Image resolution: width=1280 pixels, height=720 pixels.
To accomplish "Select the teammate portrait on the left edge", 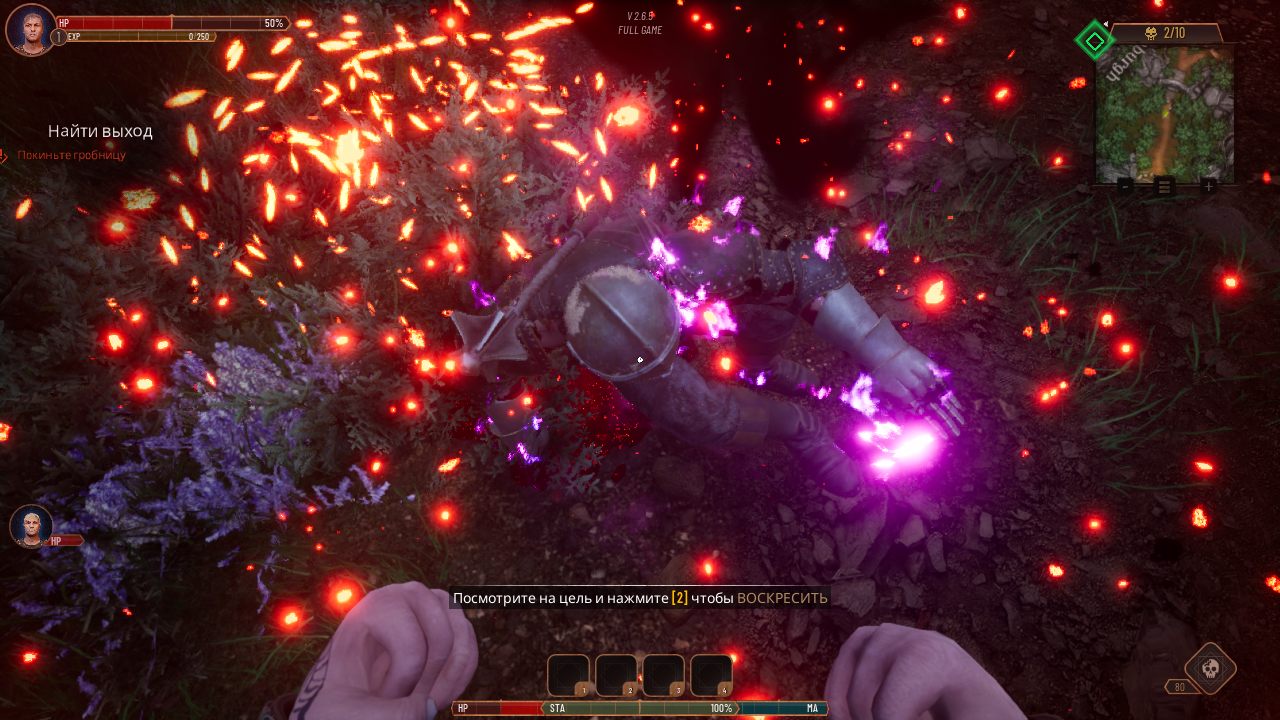I will [30, 525].
